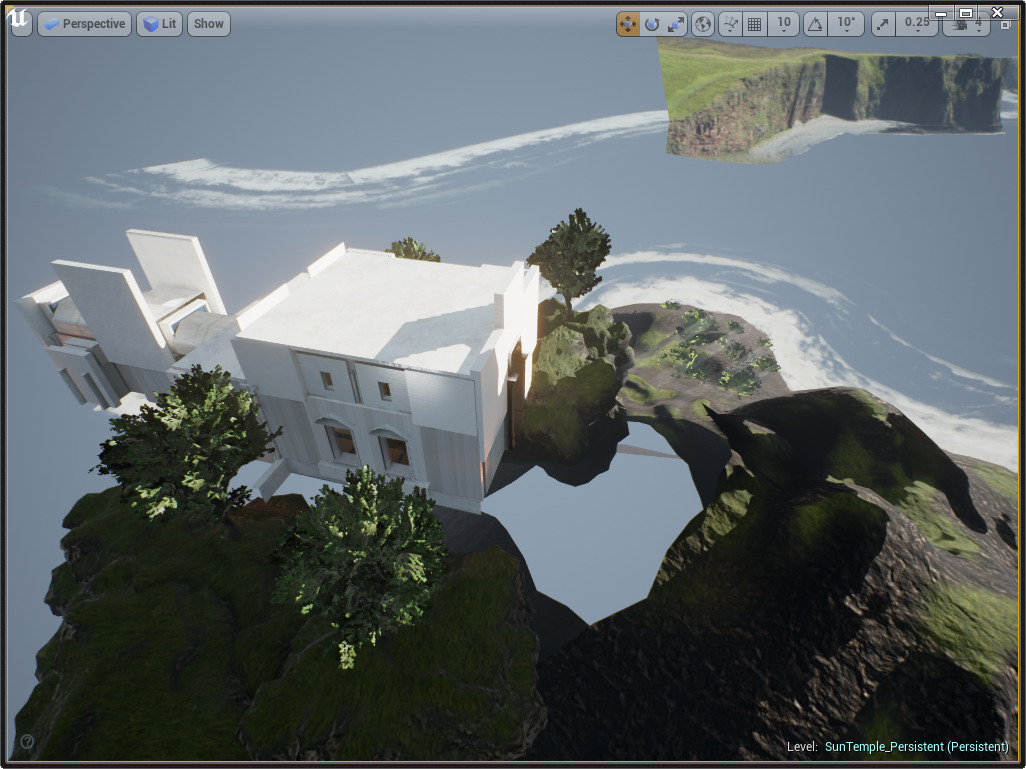The image size is (1026, 769).
Task: Select the scale gizmo tool
Action: point(676,24)
